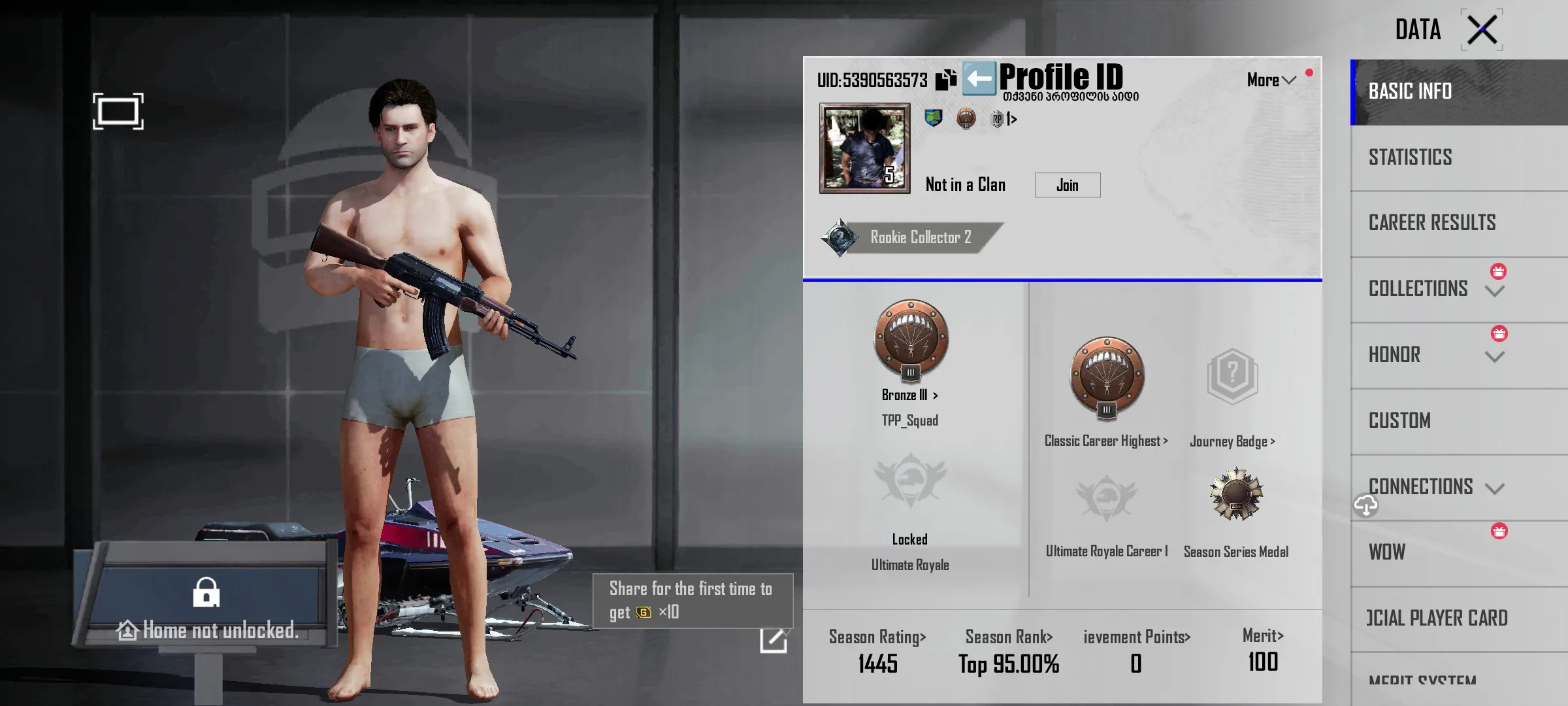Image resolution: width=1568 pixels, height=706 pixels.
Task: Switch to the Statistics tab
Action: tap(1410, 158)
